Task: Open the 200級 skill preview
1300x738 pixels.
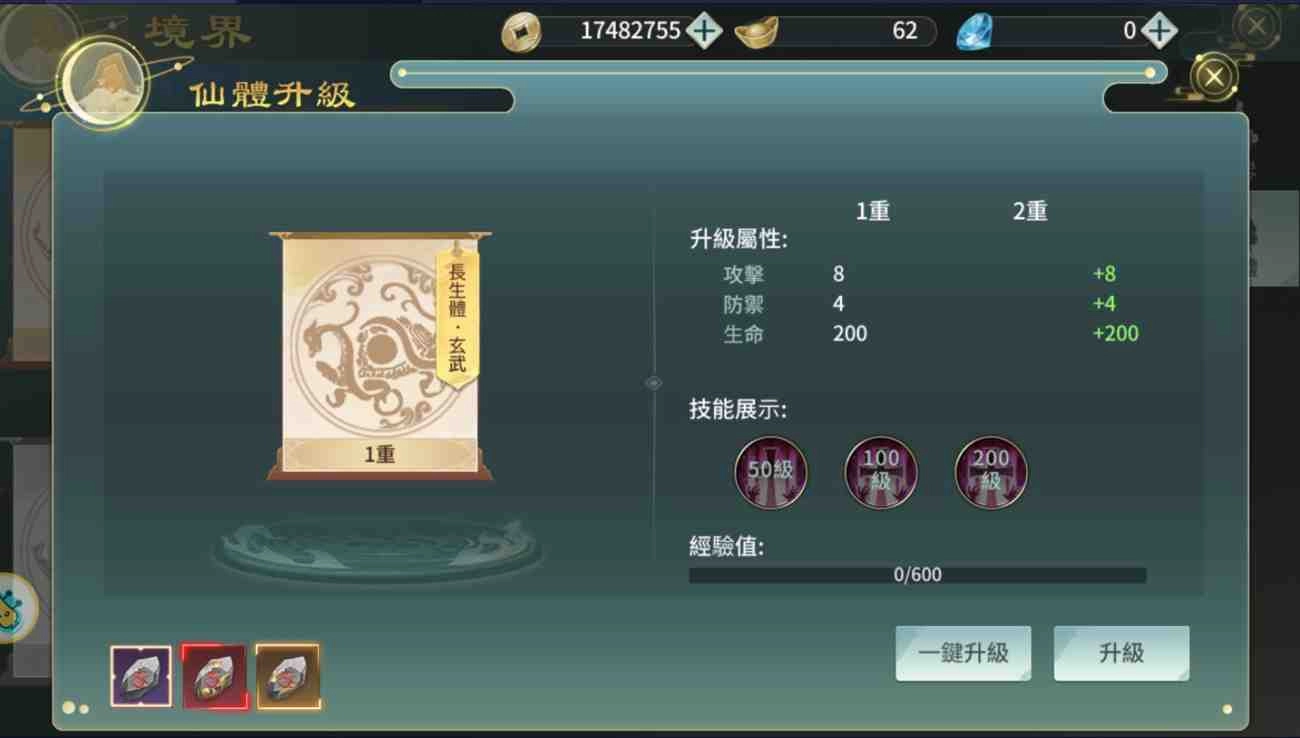Action: (990, 472)
